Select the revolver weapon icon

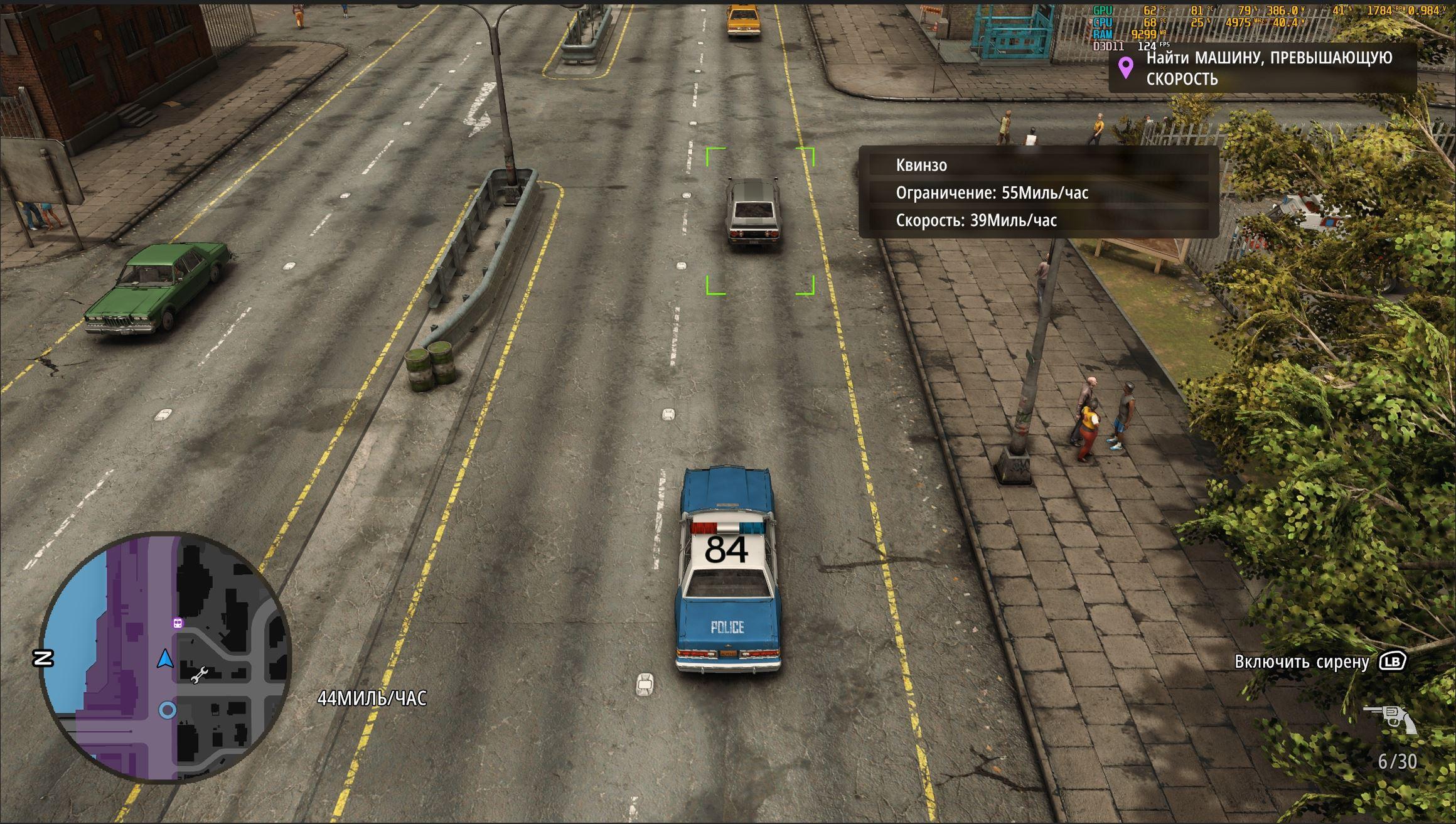[x=1389, y=718]
